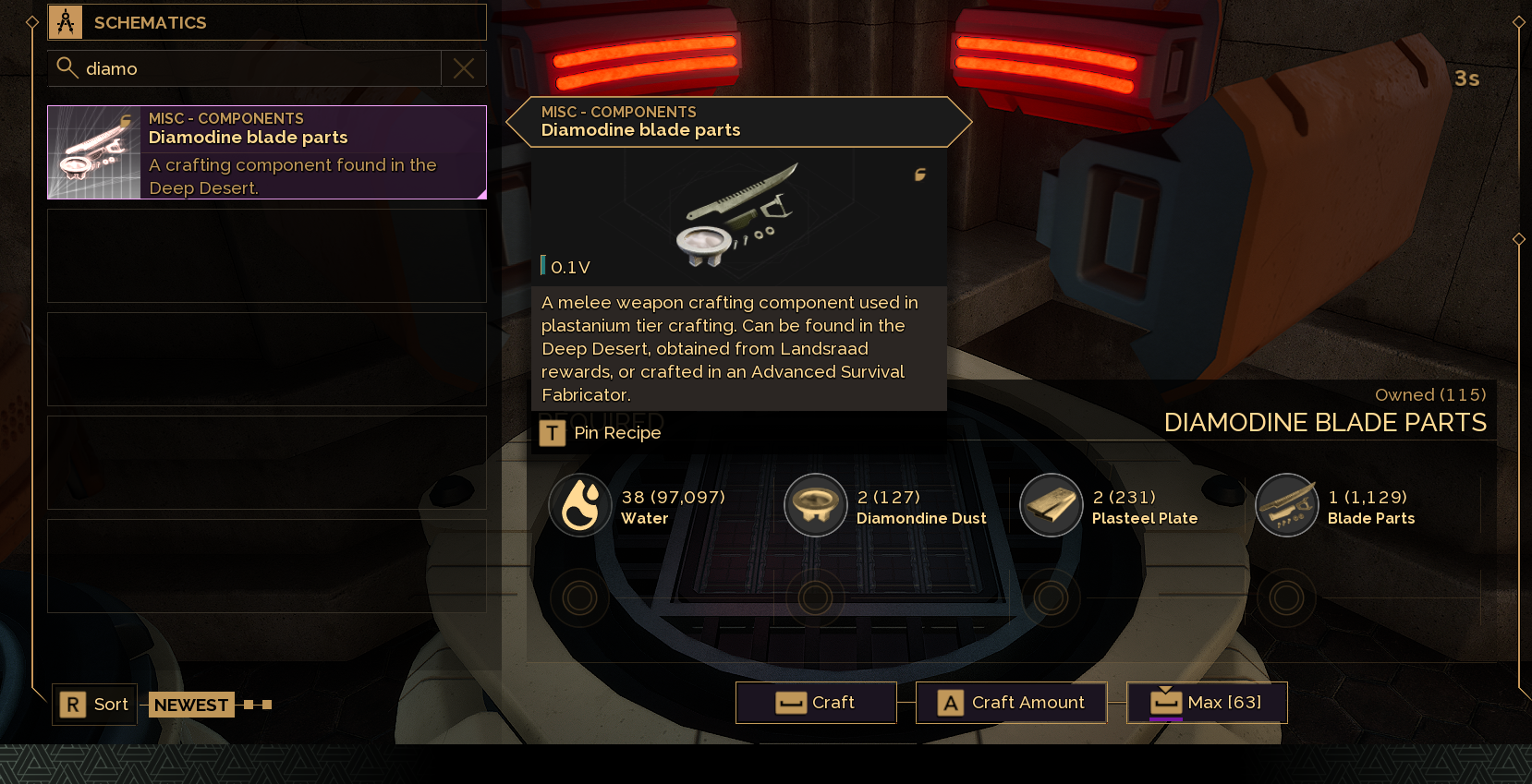Viewport: 1532px width, 784px height.
Task: Click the Craft button
Action: (816, 703)
